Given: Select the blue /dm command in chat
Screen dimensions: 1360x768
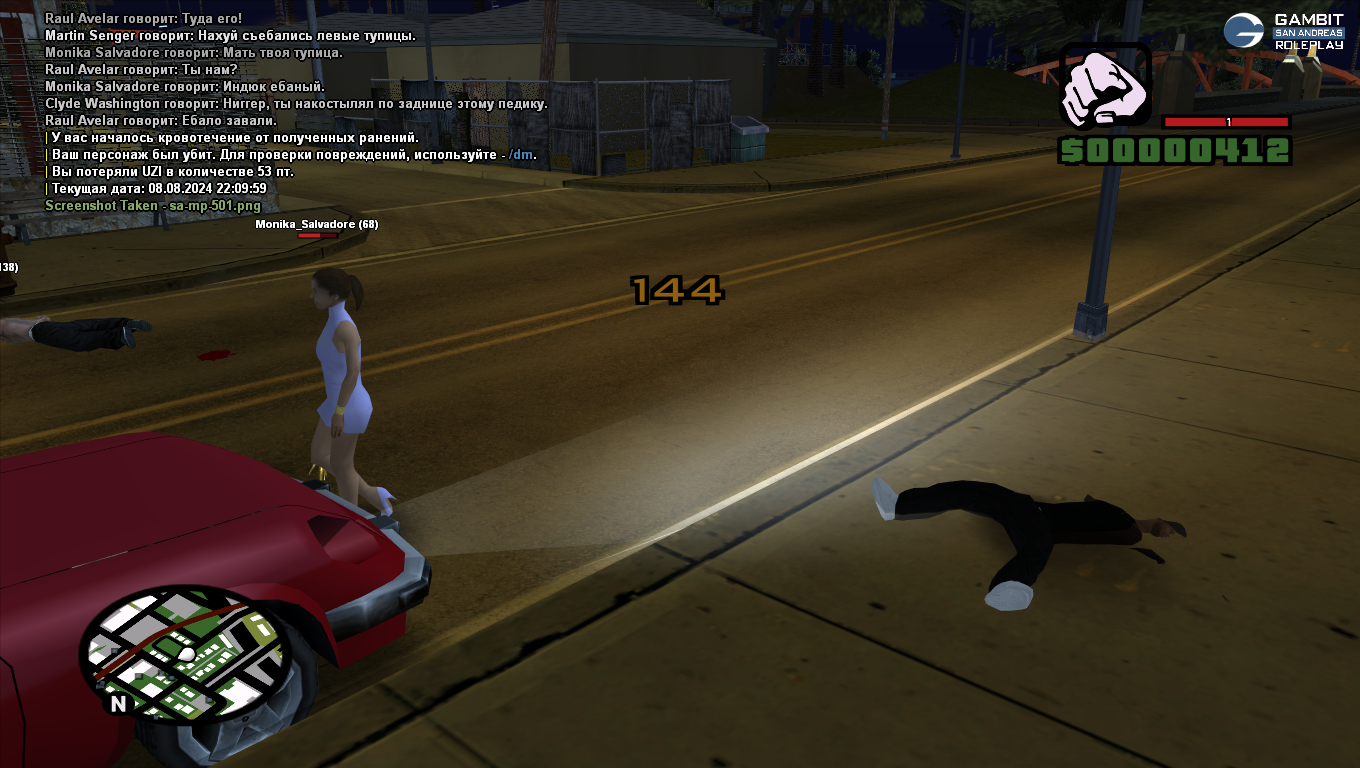Looking at the screenshot, I should [x=521, y=154].
